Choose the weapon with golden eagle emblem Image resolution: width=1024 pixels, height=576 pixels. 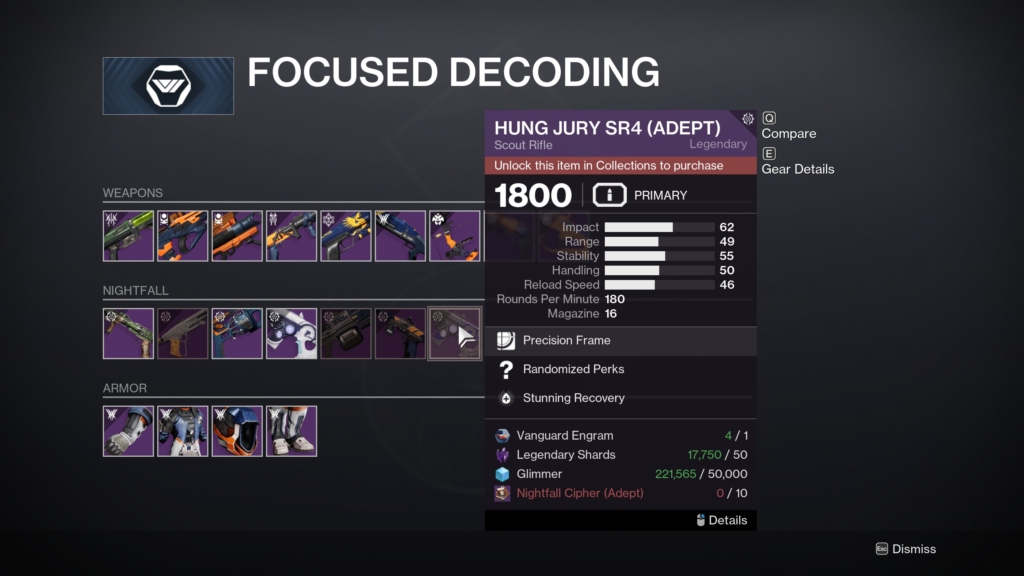pyautogui.click(x=346, y=236)
